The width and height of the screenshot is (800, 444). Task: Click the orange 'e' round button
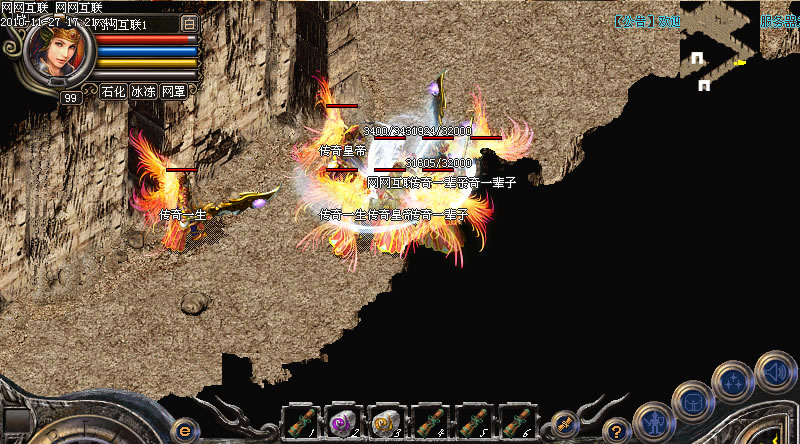pyautogui.click(x=183, y=430)
